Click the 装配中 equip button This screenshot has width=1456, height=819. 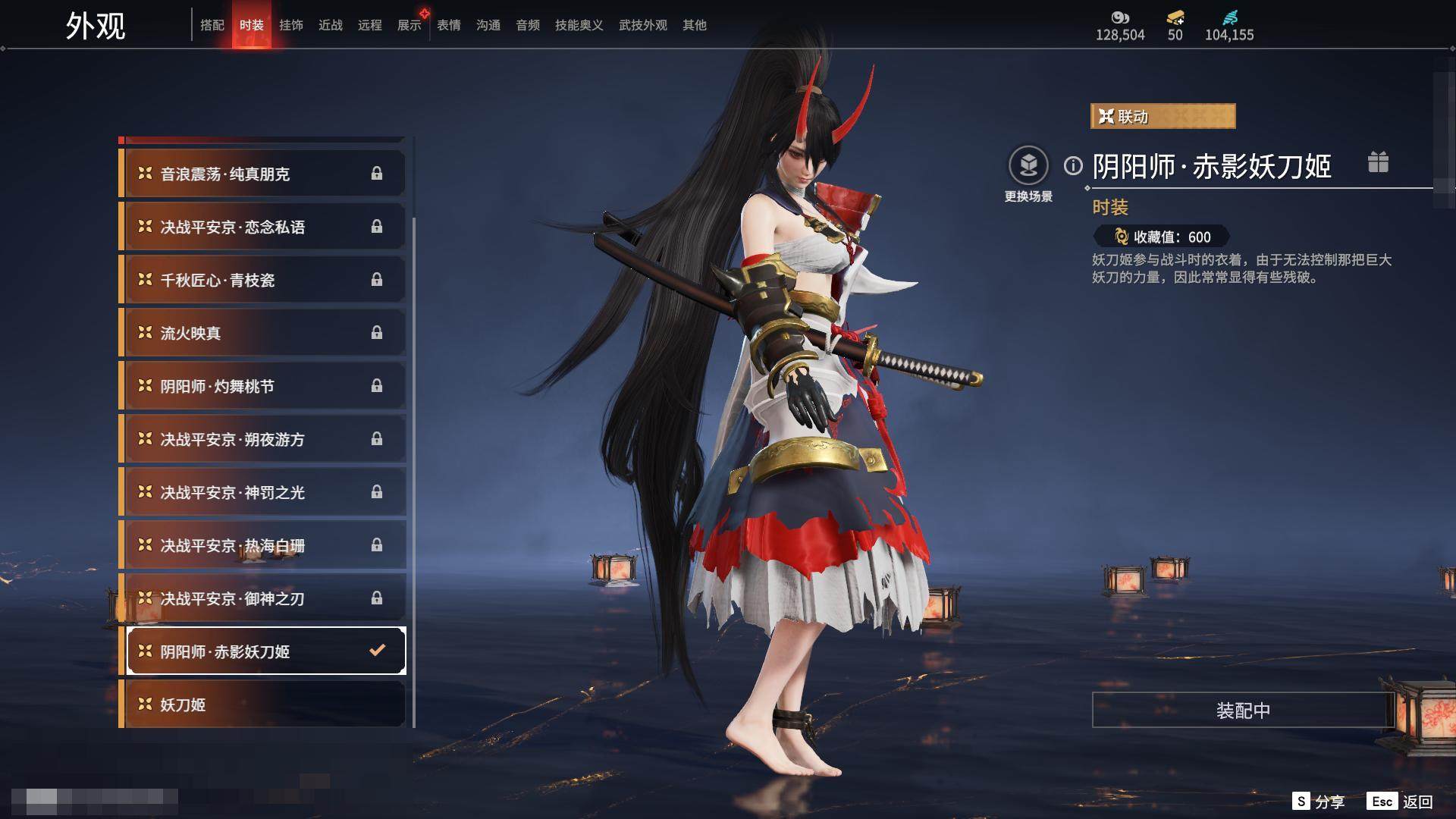pos(1243,710)
